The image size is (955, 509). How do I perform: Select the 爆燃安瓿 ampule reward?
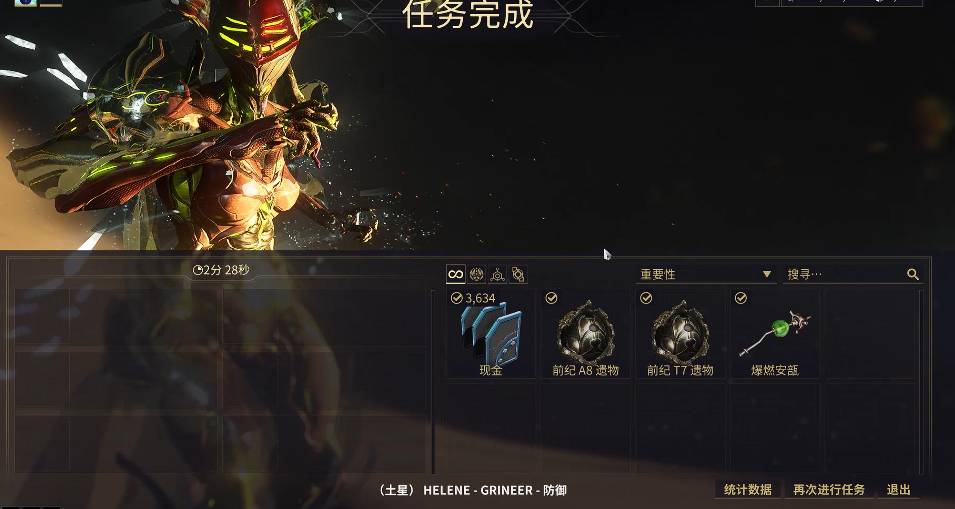point(775,334)
